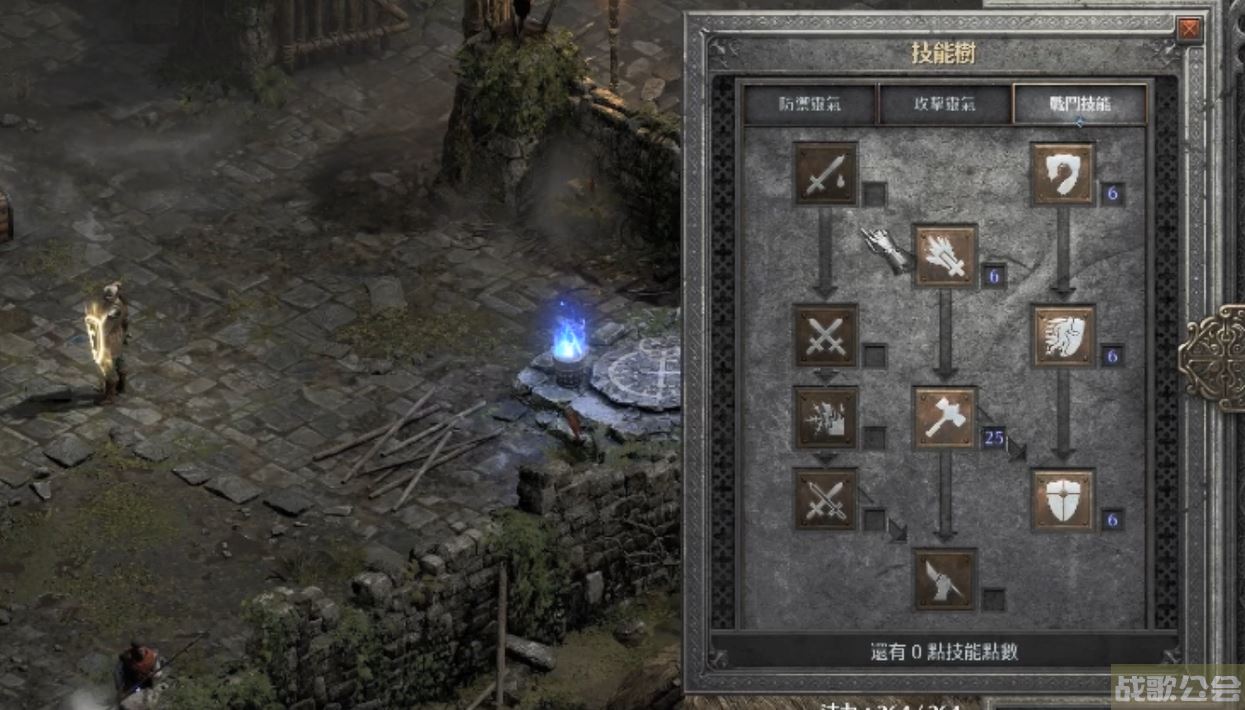Screen dimensions: 1245x710
Task: Click the Conversion skill icon
Action: [826, 499]
